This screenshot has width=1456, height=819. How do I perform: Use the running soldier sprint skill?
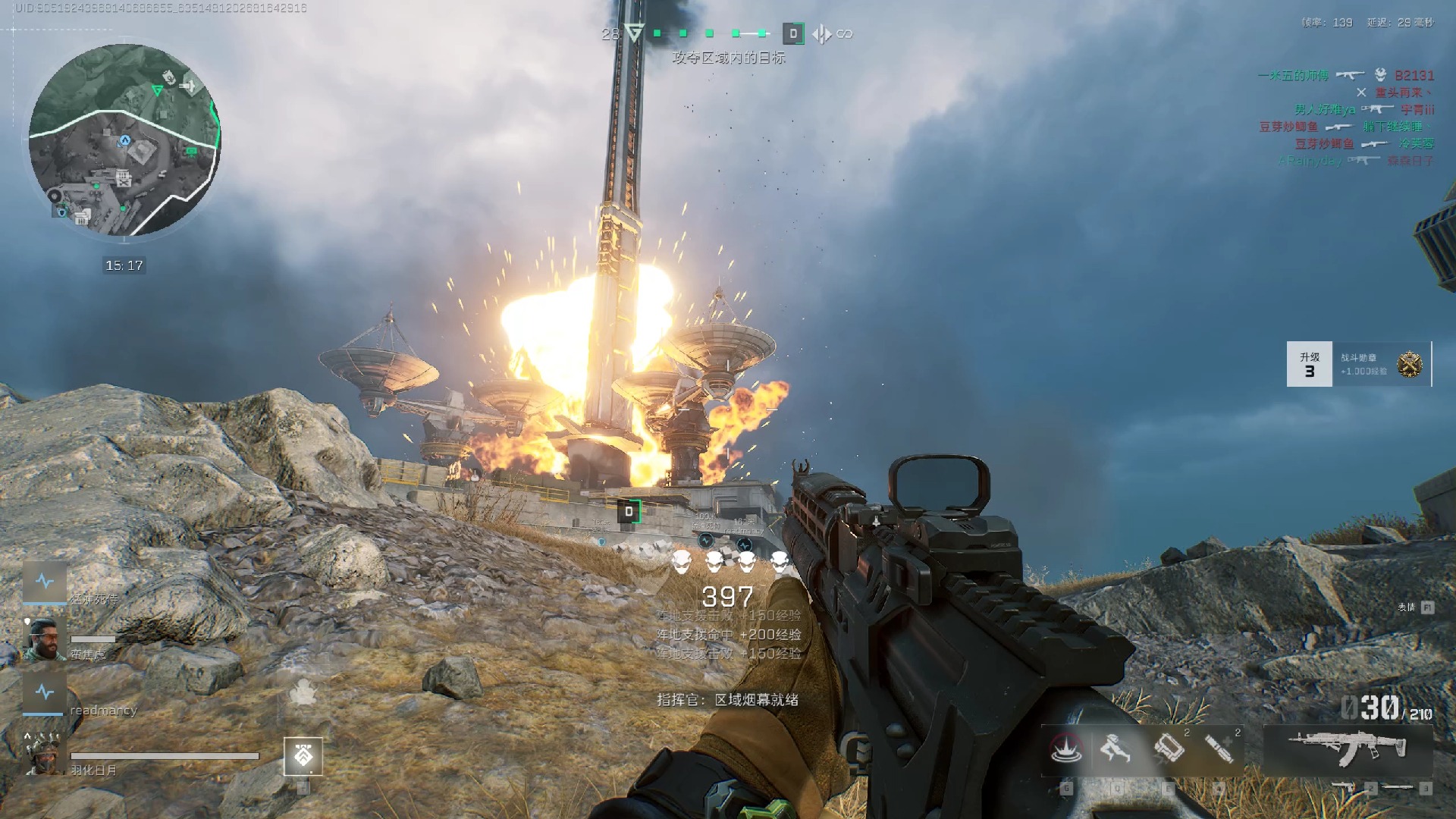pyautogui.click(x=1116, y=749)
